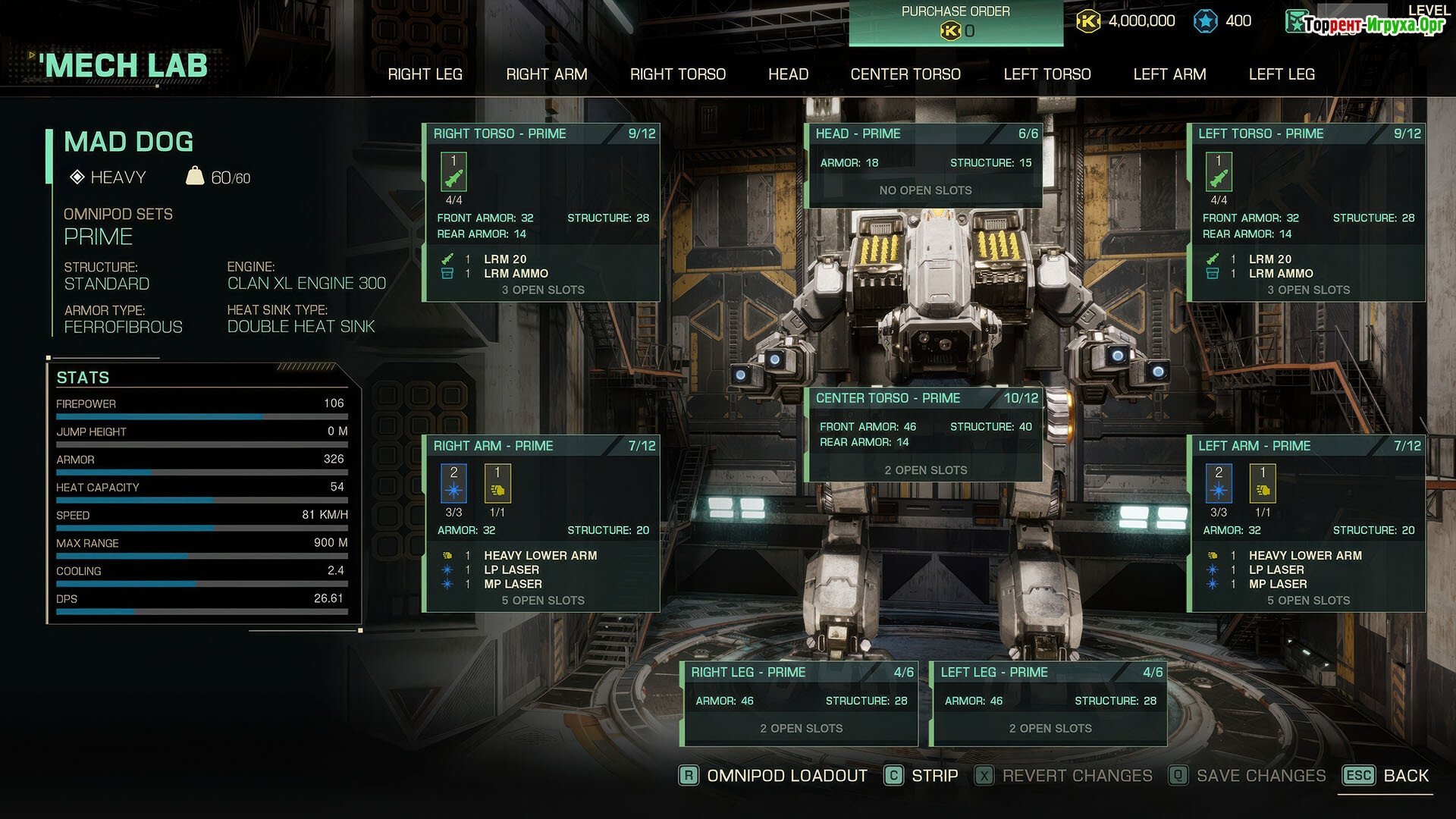This screenshot has height=819, width=1456.
Task: Click LRM Ammo in Left Torso panel
Action: (1281, 274)
